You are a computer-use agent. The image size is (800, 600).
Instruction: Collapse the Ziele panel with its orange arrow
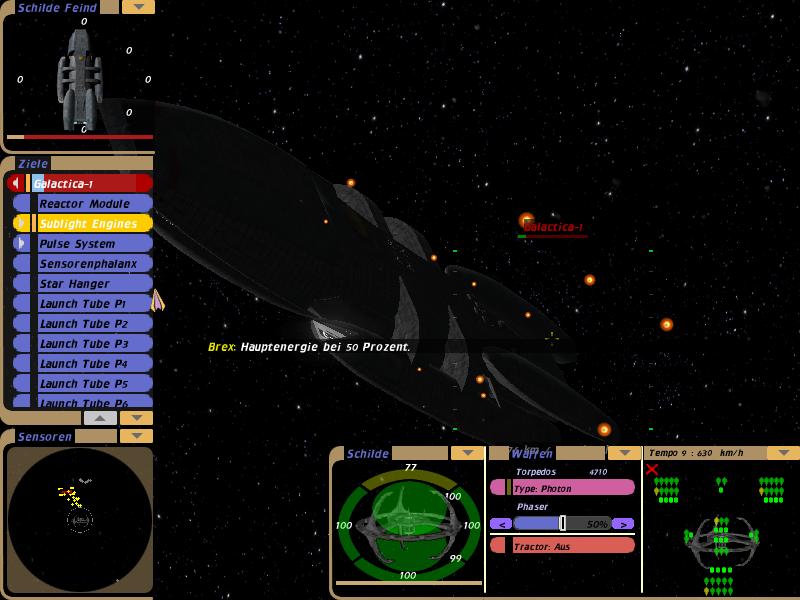(136, 417)
